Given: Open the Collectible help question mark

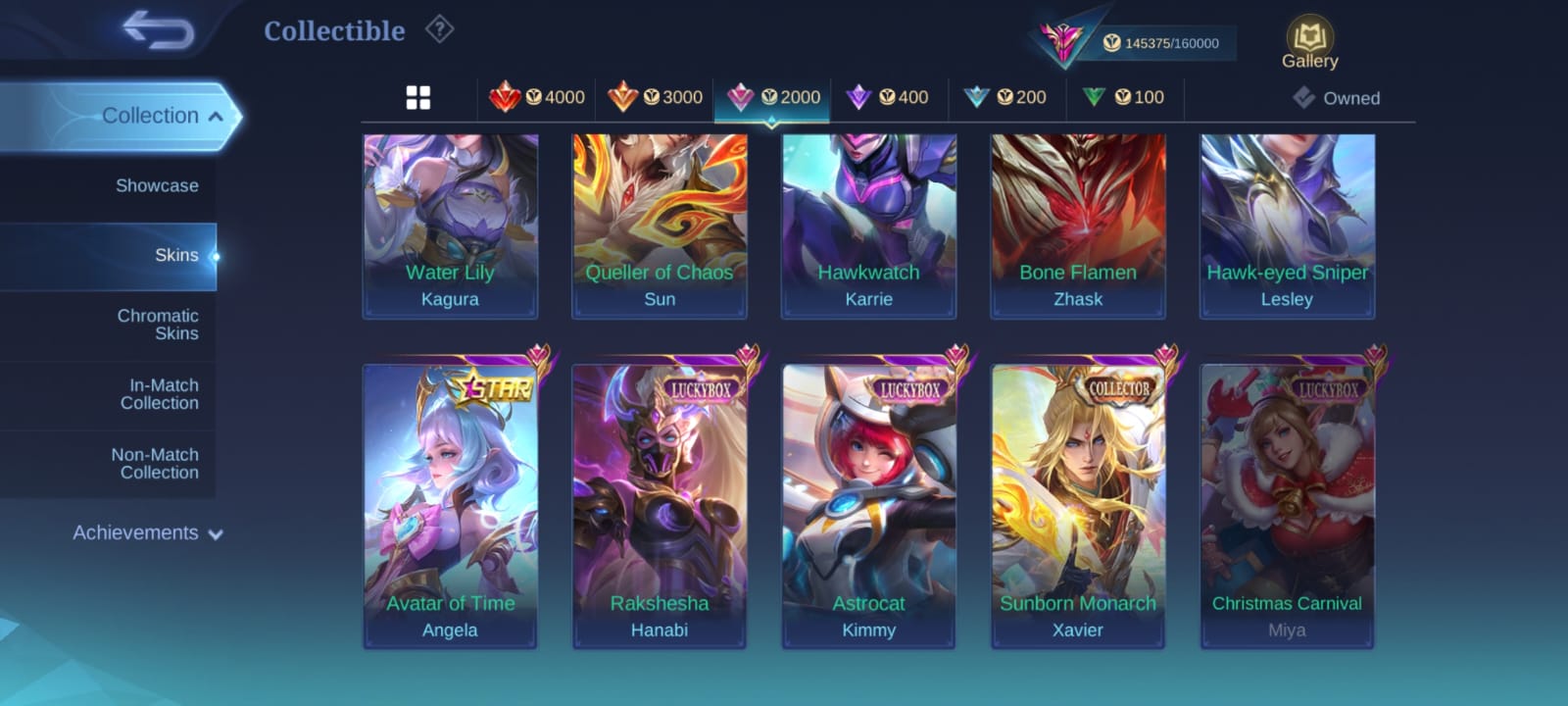Looking at the screenshot, I should click(439, 30).
